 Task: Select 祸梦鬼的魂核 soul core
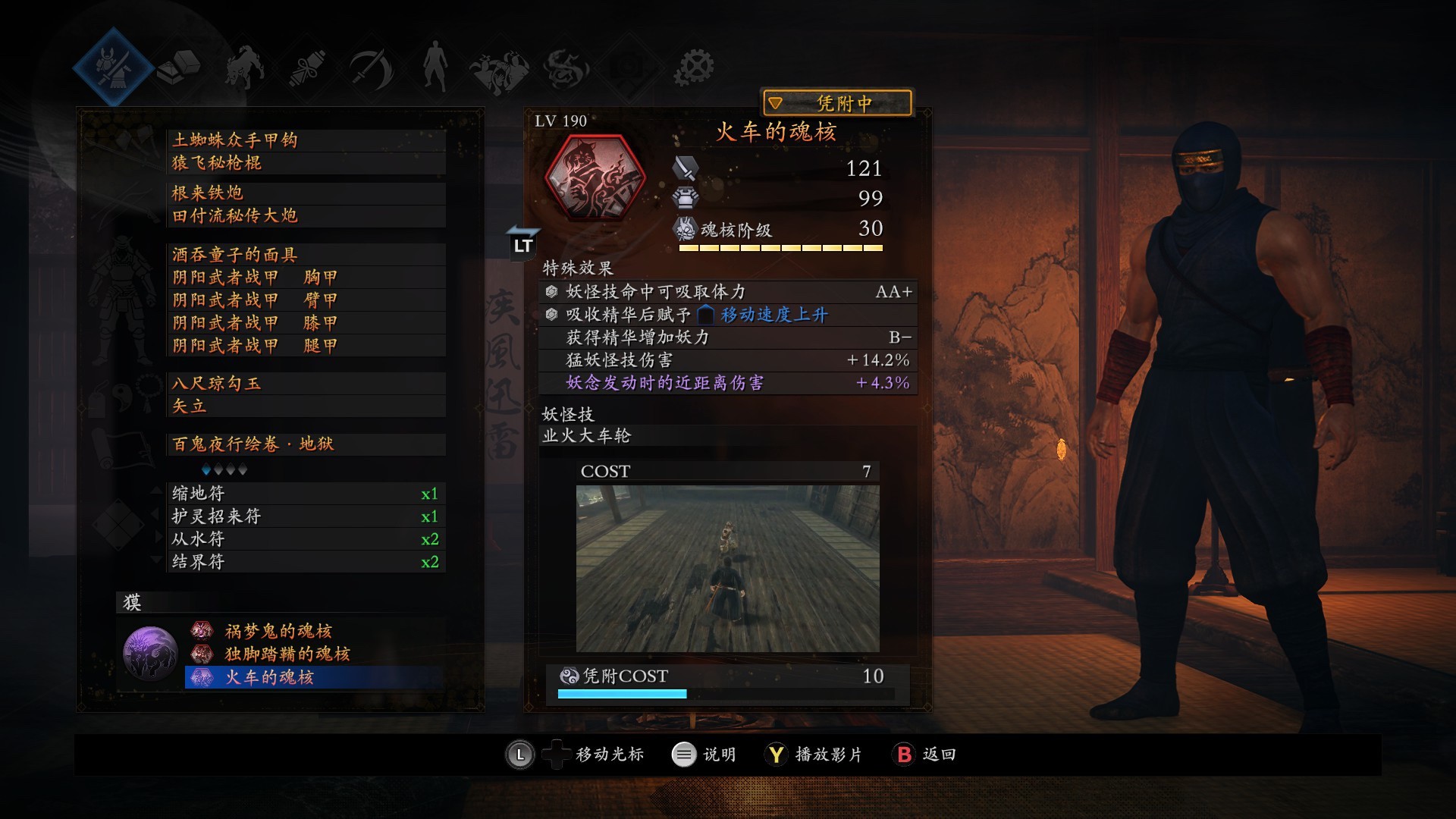[311, 631]
